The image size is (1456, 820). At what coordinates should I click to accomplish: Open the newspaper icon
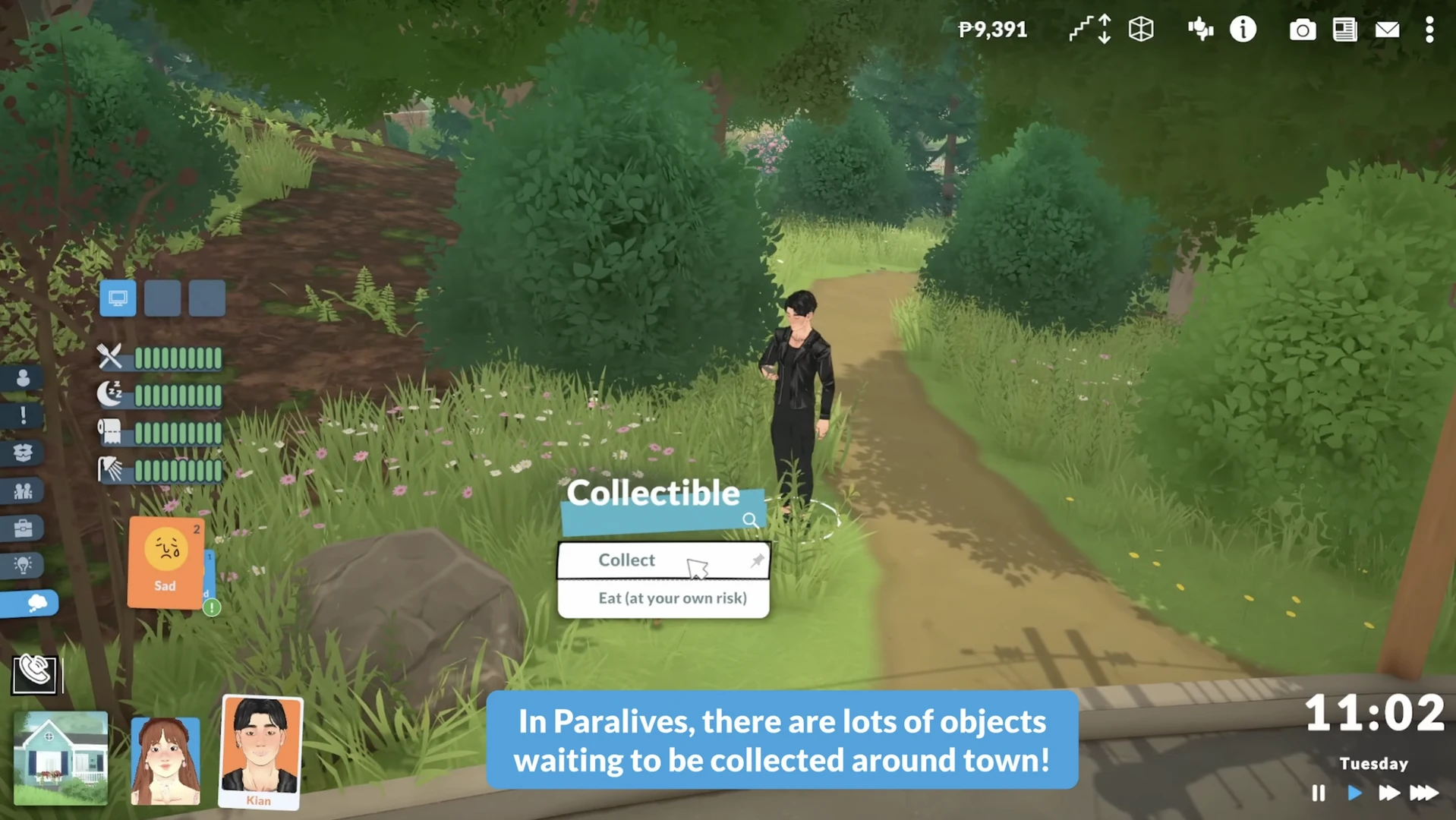pyautogui.click(x=1344, y=30)
